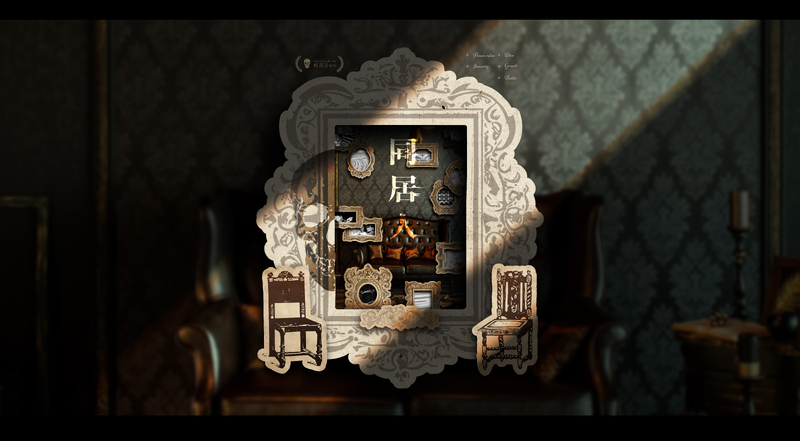Go to the Insanity section
This screenshot has width=800, height=441.
(481, 66)
